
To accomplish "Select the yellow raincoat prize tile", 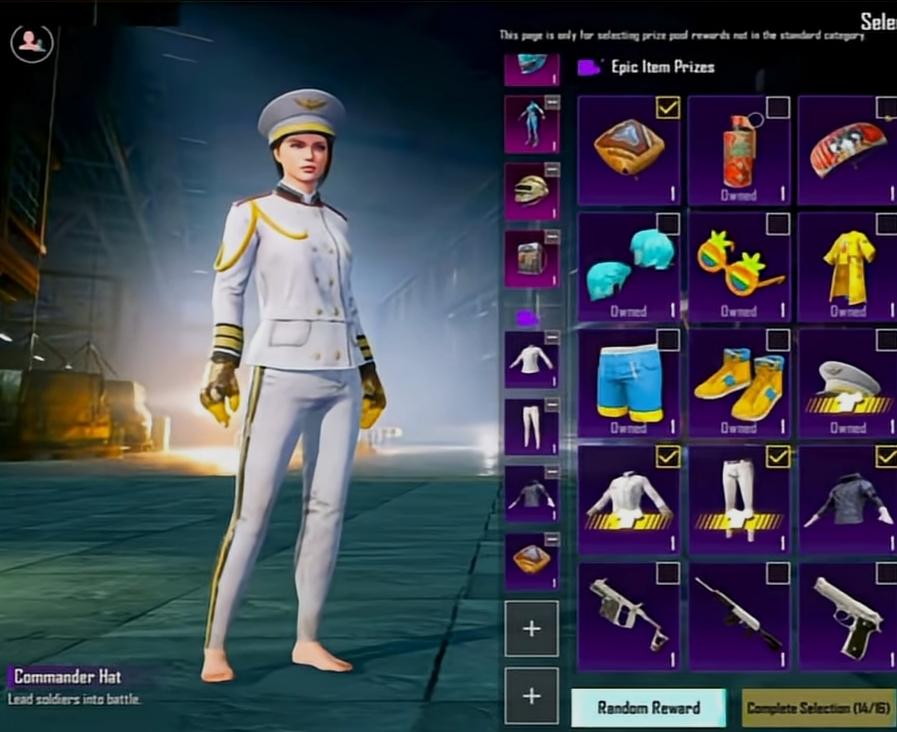I will pyautogui.click(x=848, y=266).
